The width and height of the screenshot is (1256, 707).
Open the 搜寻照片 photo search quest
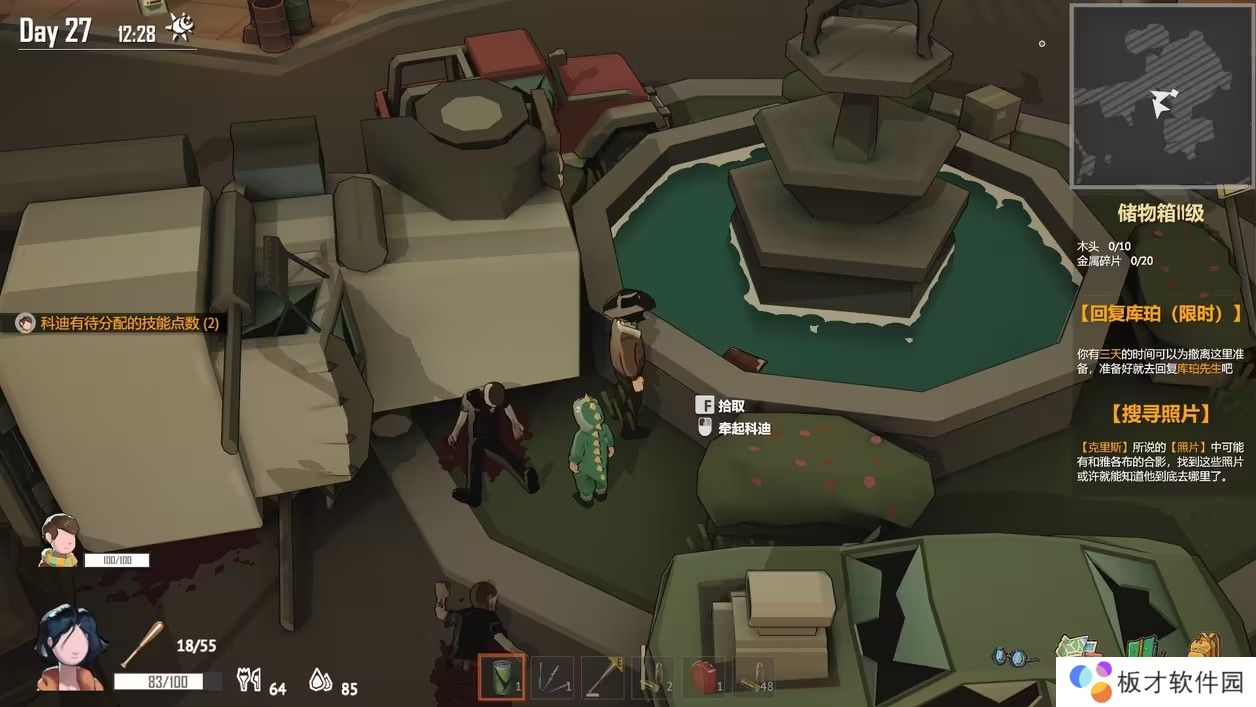1160,414
